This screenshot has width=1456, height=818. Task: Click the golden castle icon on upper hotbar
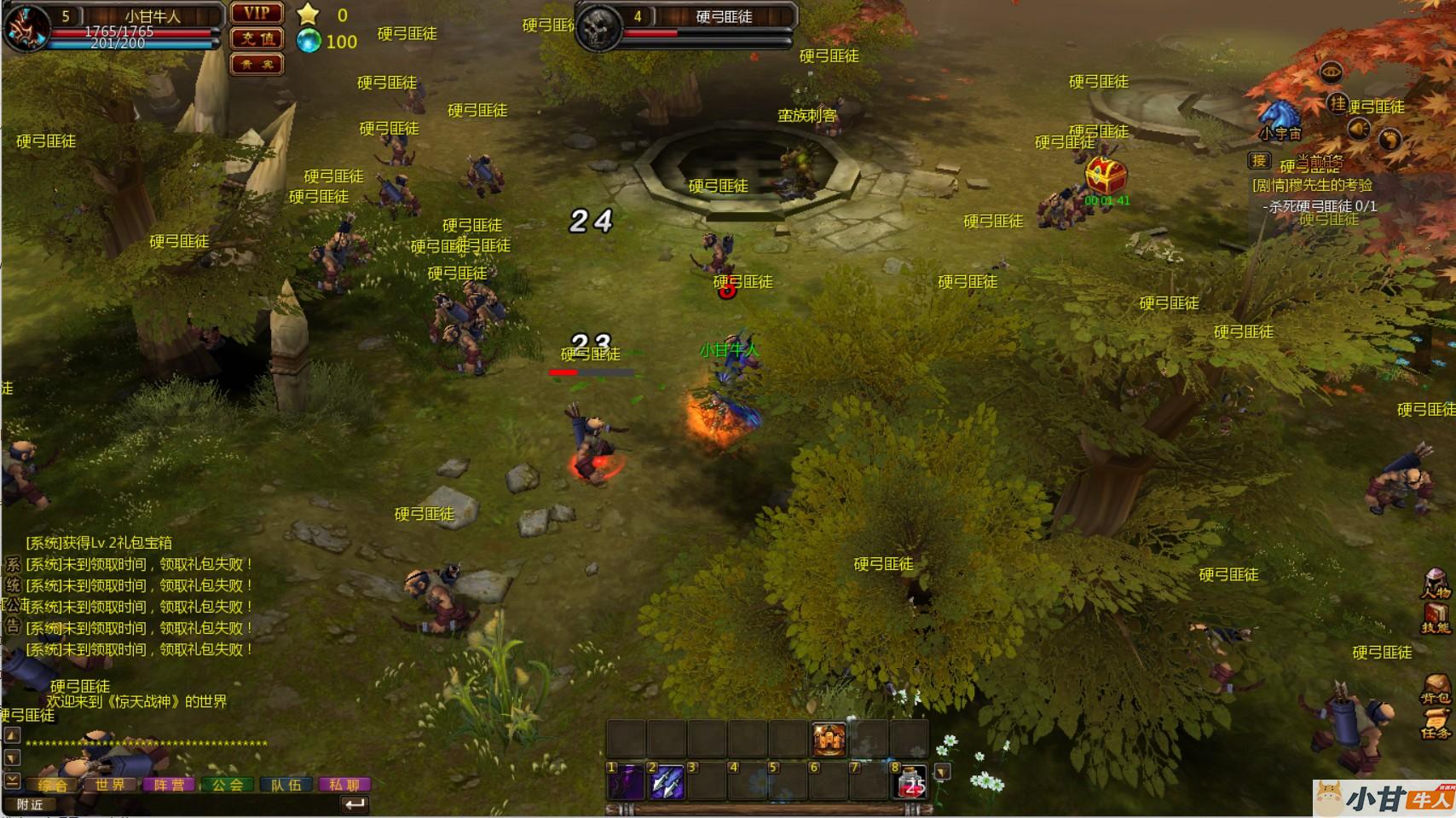click(x=829, y=739)
